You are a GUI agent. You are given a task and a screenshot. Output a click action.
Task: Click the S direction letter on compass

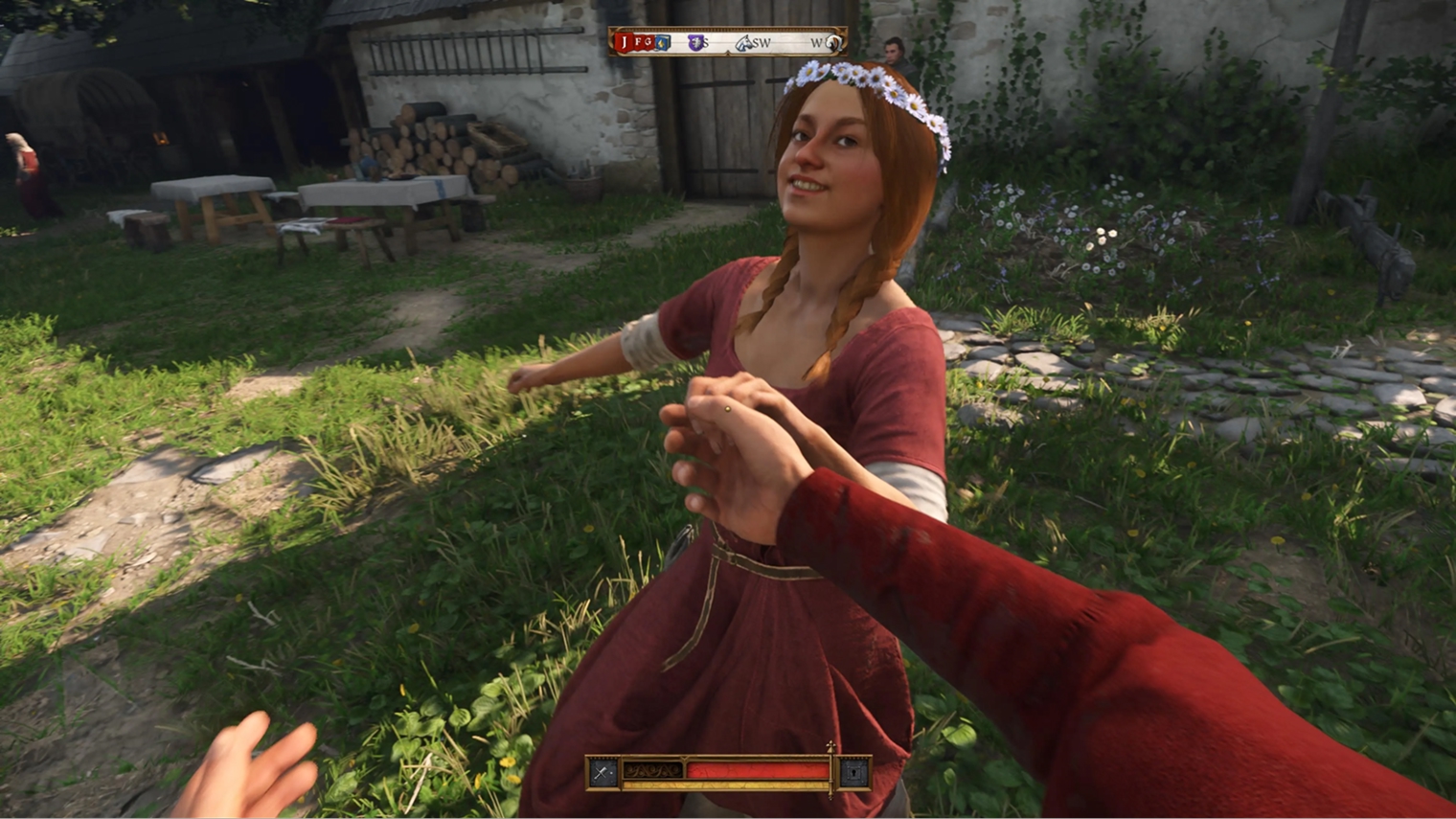pyautogui.click(x=706, y=43)
